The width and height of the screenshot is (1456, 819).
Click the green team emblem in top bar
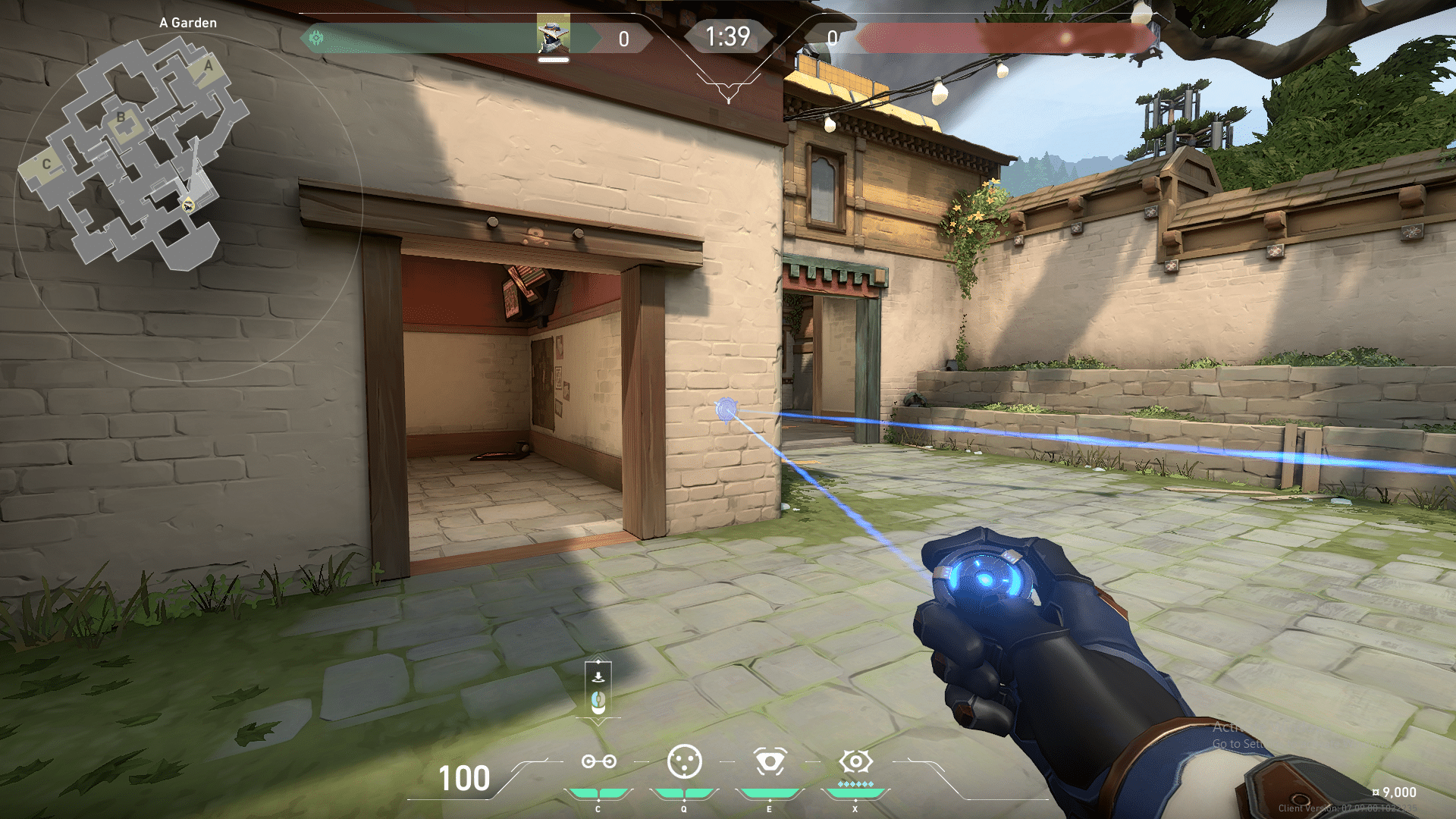tap(317, 37)
